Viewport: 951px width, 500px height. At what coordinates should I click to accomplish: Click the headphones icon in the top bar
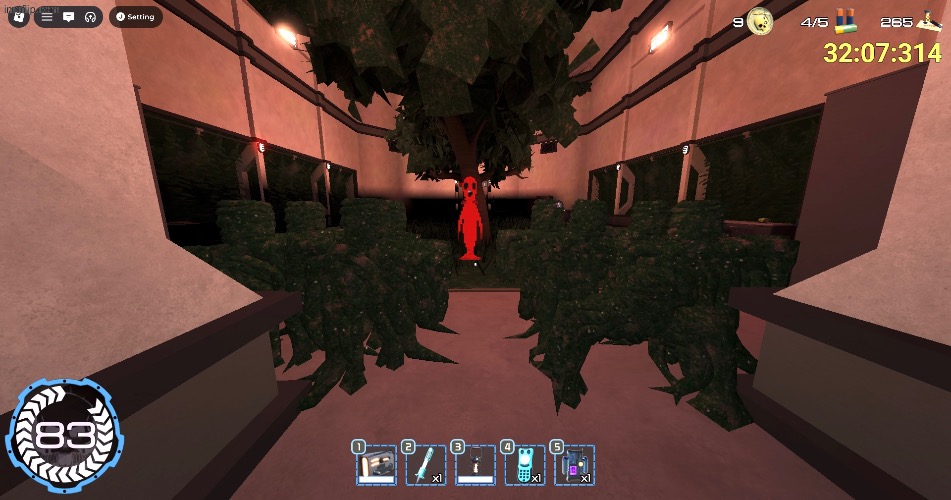90,17
